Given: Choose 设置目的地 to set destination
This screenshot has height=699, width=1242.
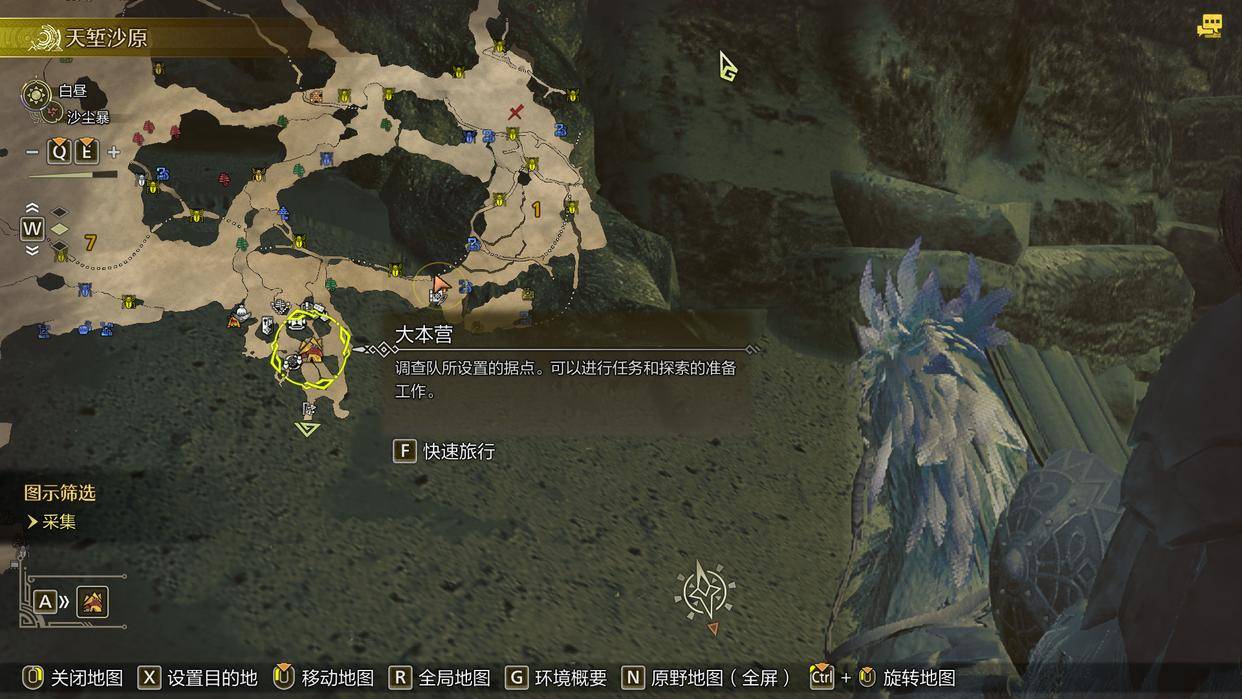Looking at the screenshot, I should [198, 677].
